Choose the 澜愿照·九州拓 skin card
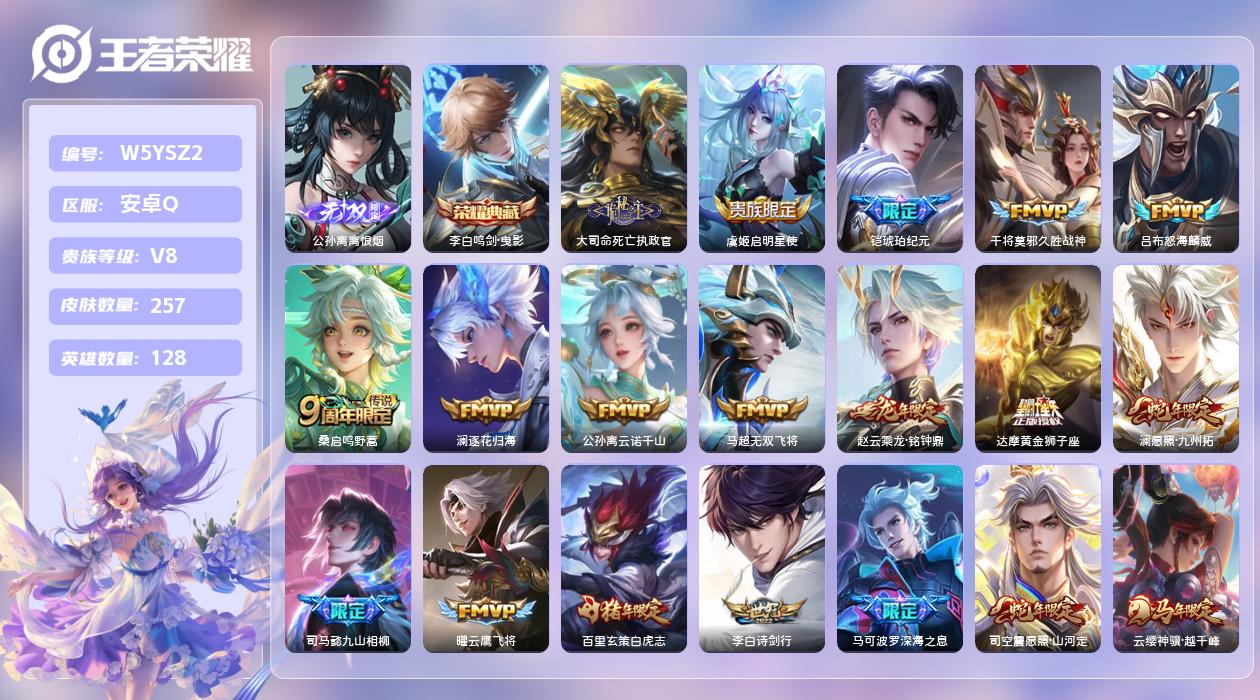Image resolution: width=1260 pixels, height=700 pixels. (1176, 358)
